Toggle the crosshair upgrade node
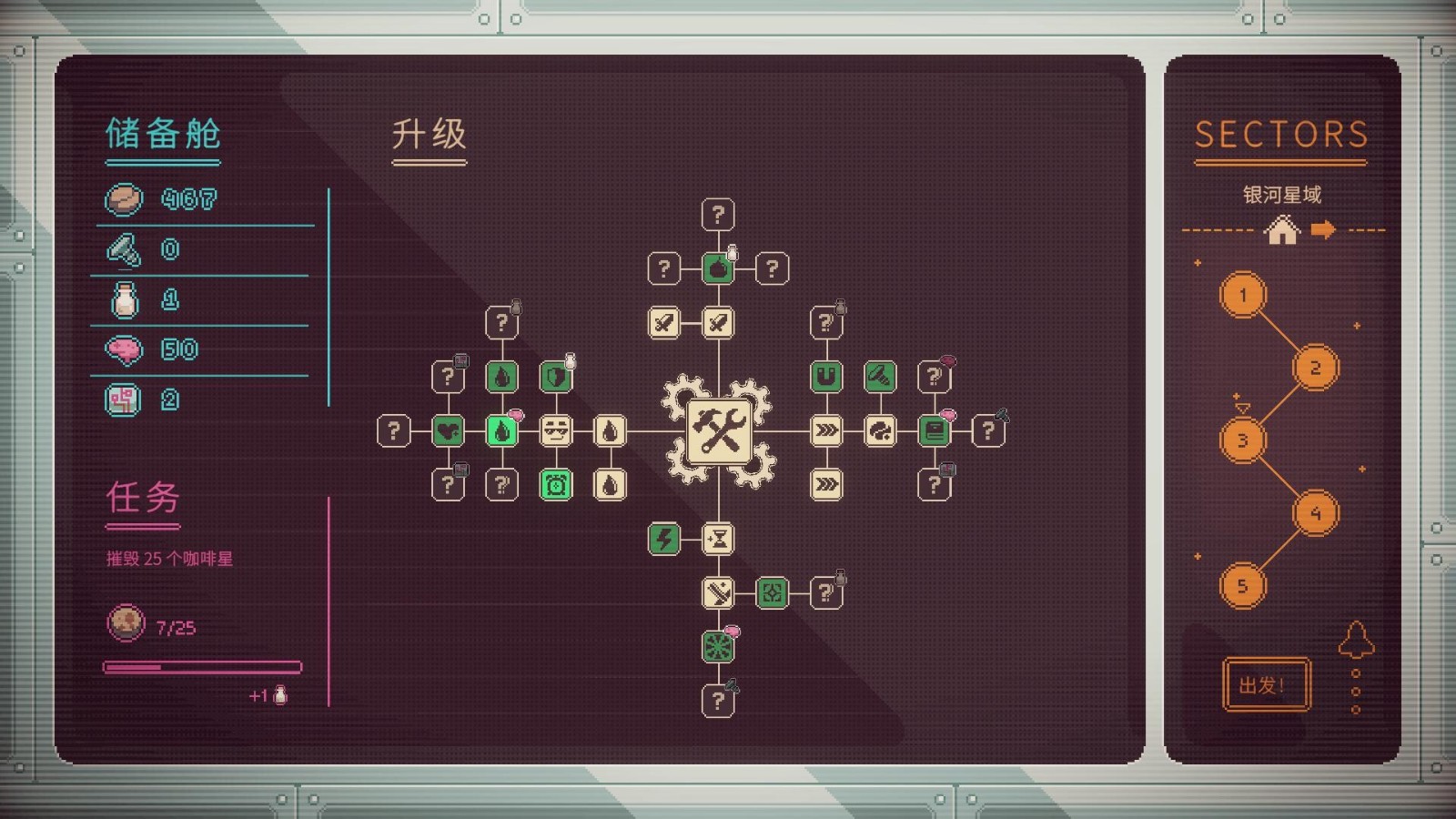Screen dimensions: 1456x819 pos(772,594)
